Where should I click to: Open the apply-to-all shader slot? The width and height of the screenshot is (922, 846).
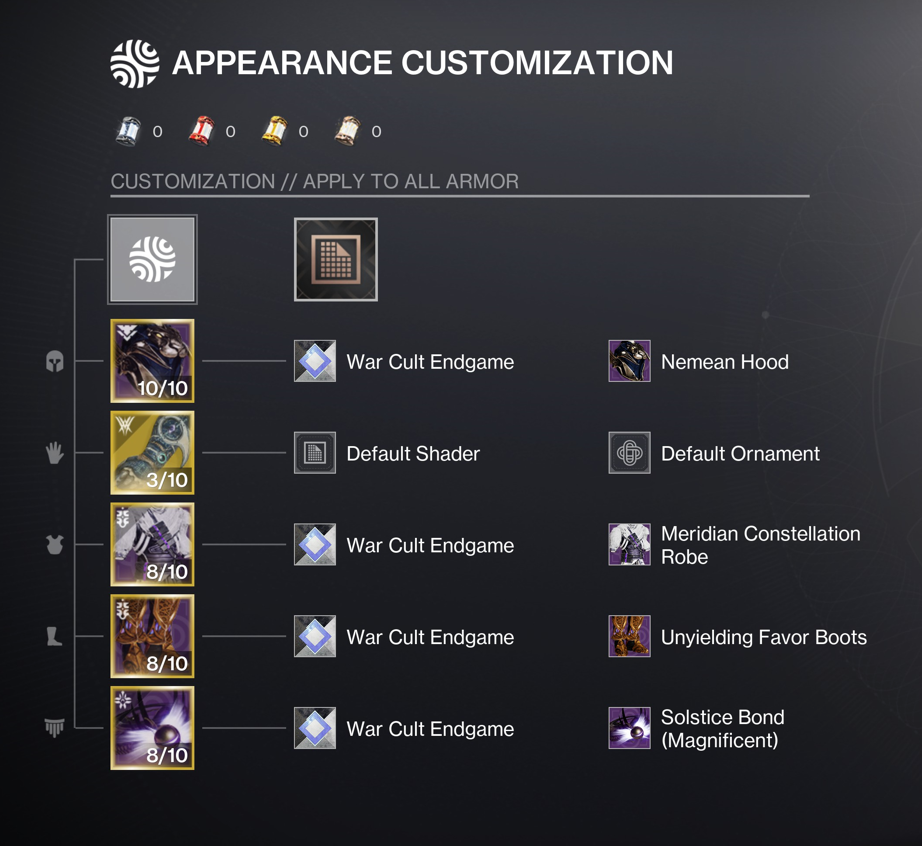(x=336, y=260)
